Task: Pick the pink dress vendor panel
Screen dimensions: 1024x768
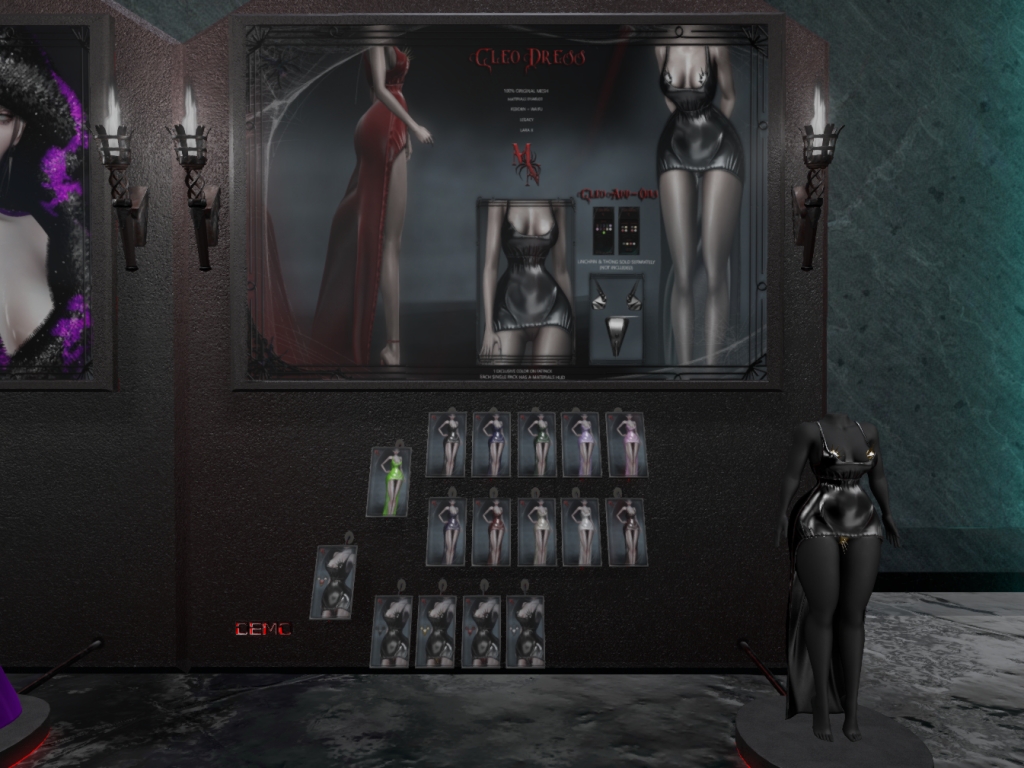Action: point(628,445)
